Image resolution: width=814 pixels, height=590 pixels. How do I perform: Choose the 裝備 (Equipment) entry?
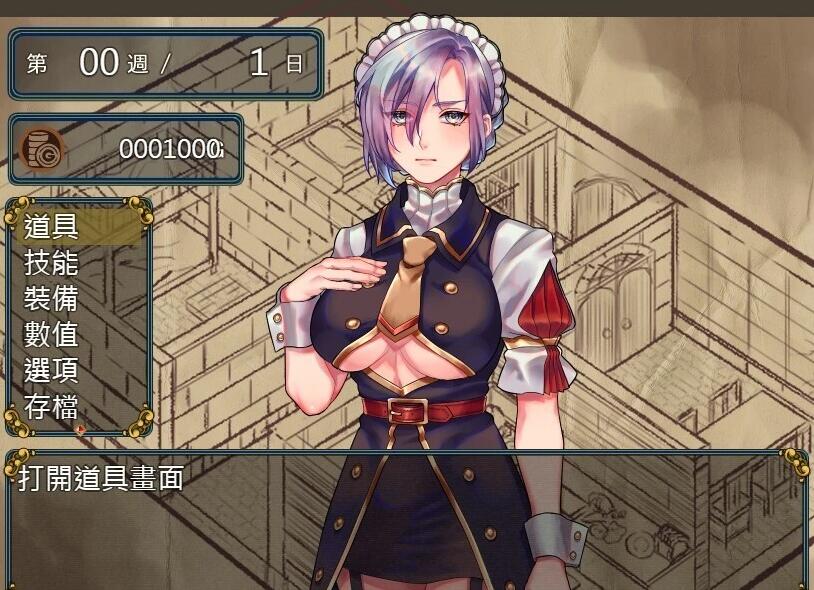[x=52, y=299]
